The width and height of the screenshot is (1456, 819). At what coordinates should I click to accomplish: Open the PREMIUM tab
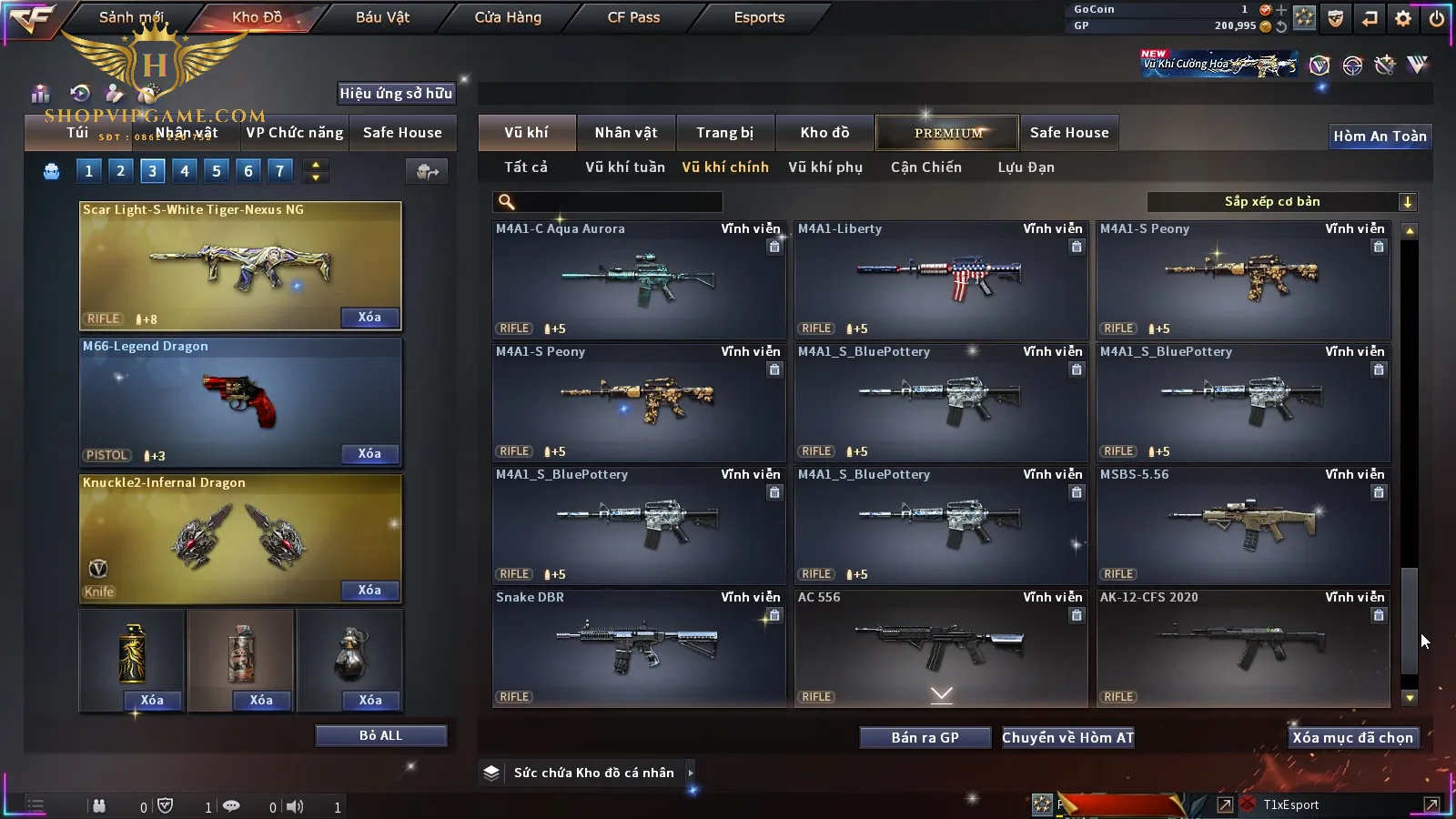click(947, 133)
